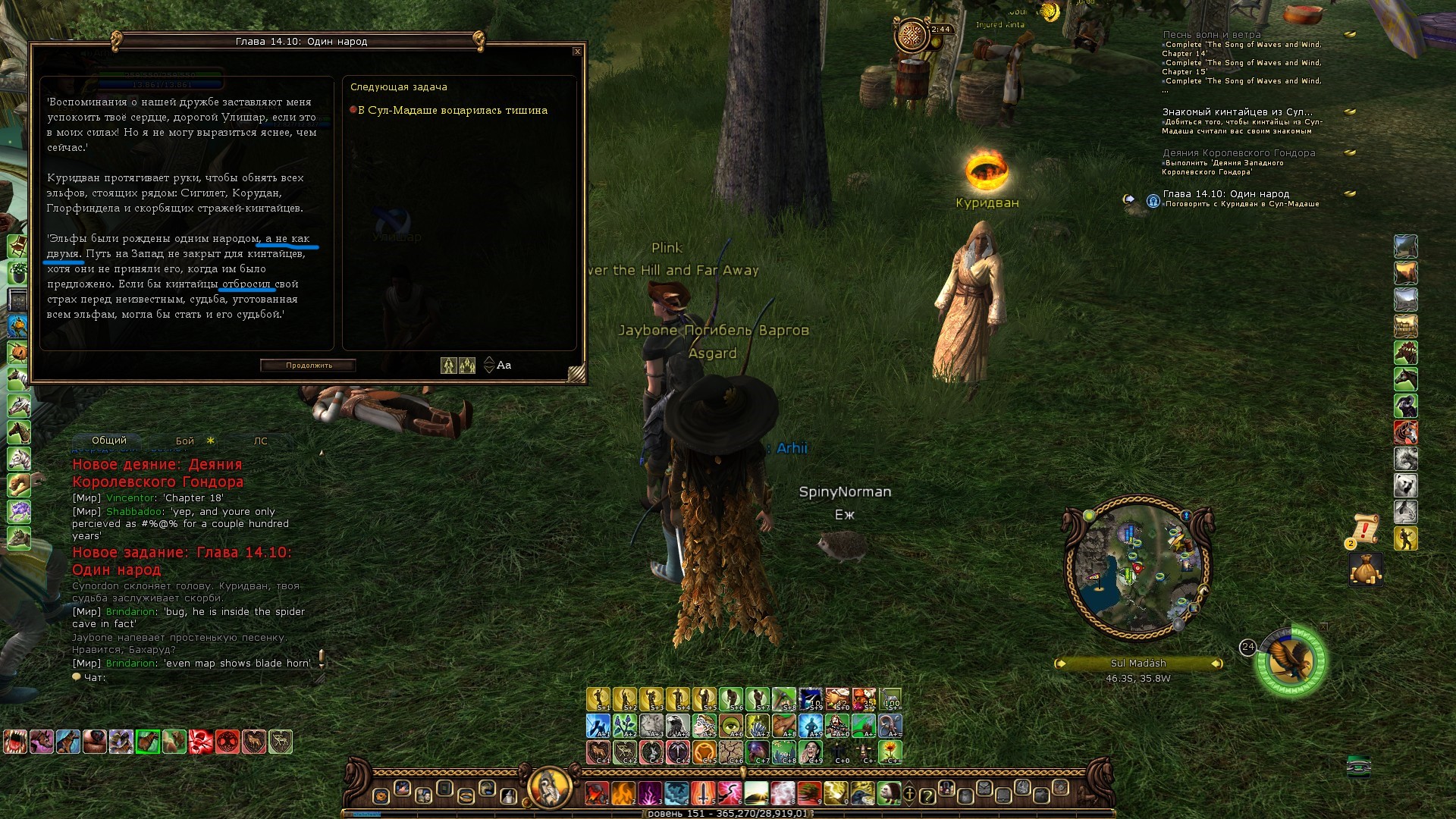
Task: Open the minimap of Sul Madash
Action: (x=1137, y=569)
